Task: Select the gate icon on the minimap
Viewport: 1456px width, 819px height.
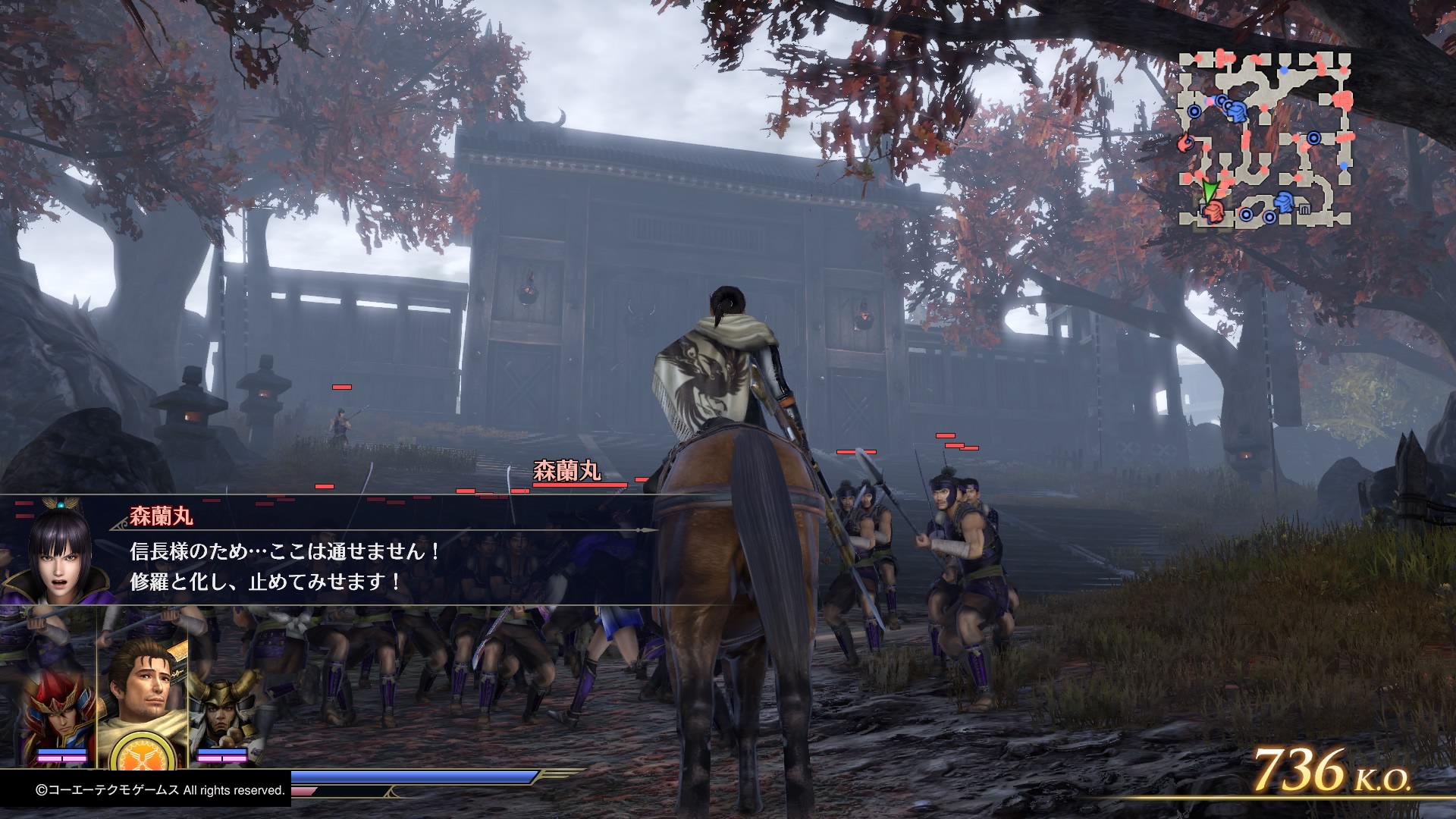Action: 1305,209
